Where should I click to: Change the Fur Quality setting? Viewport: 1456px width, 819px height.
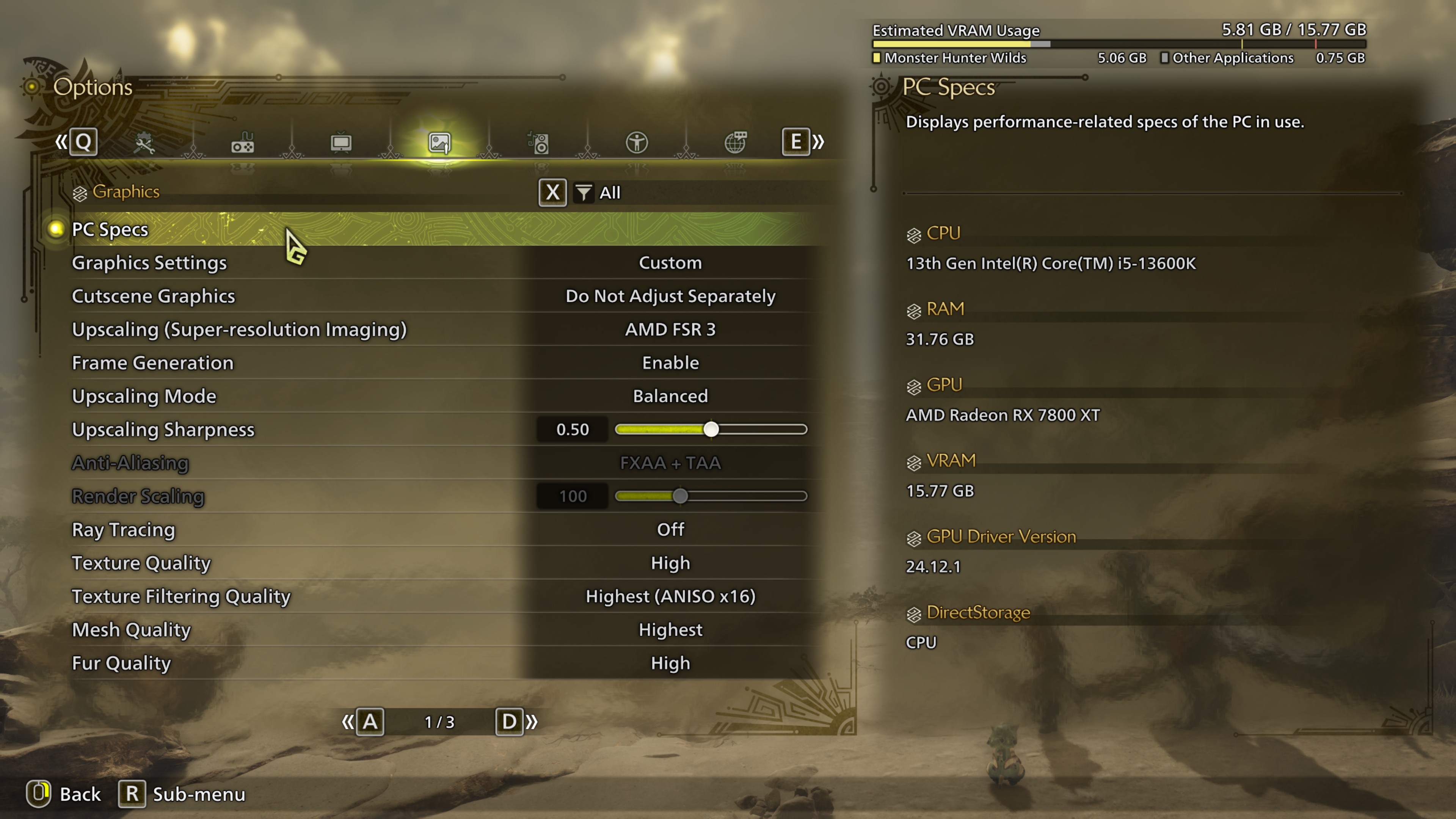pos(670,663)
